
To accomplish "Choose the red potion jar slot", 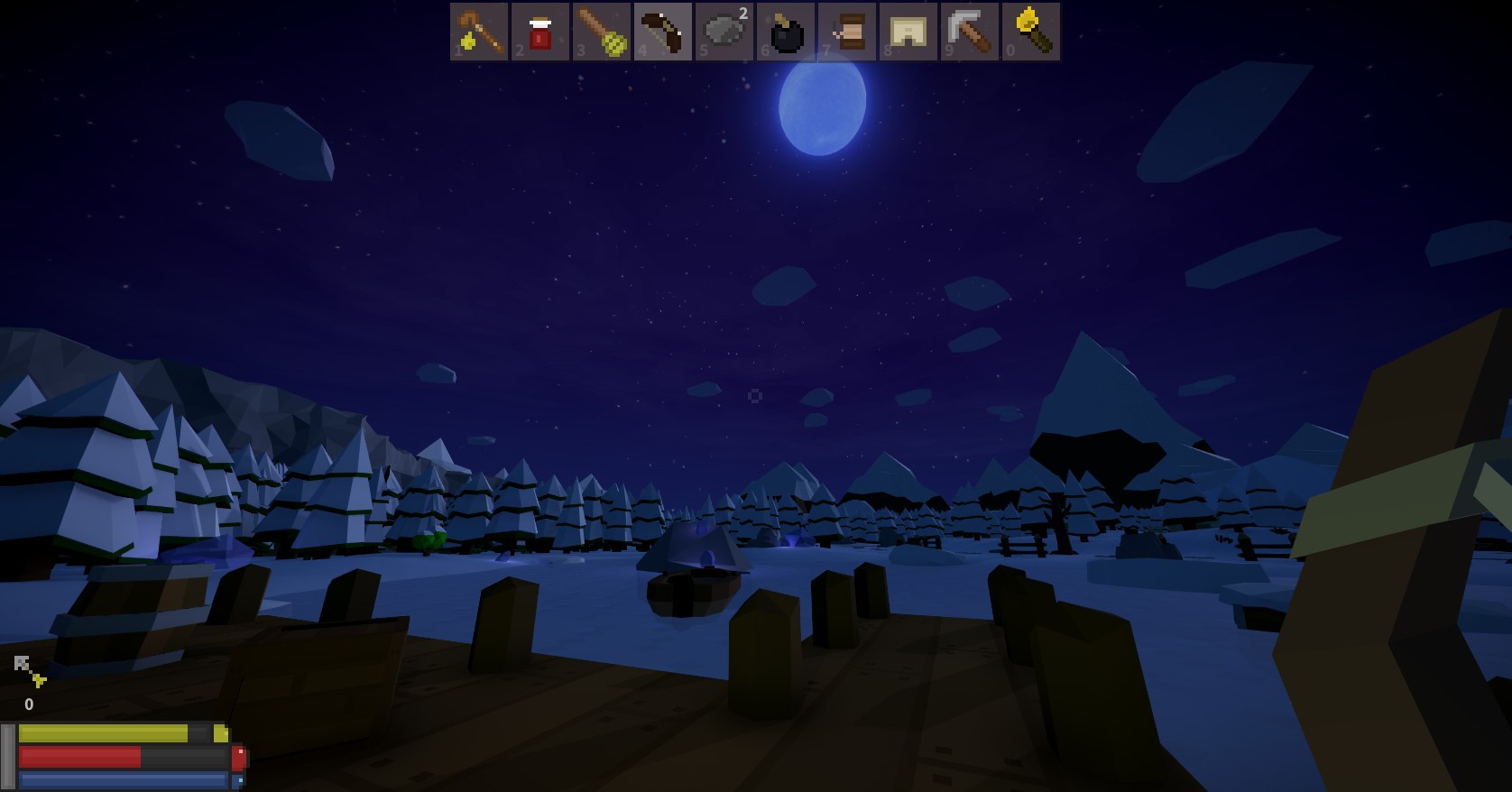I will coord(540,32).
